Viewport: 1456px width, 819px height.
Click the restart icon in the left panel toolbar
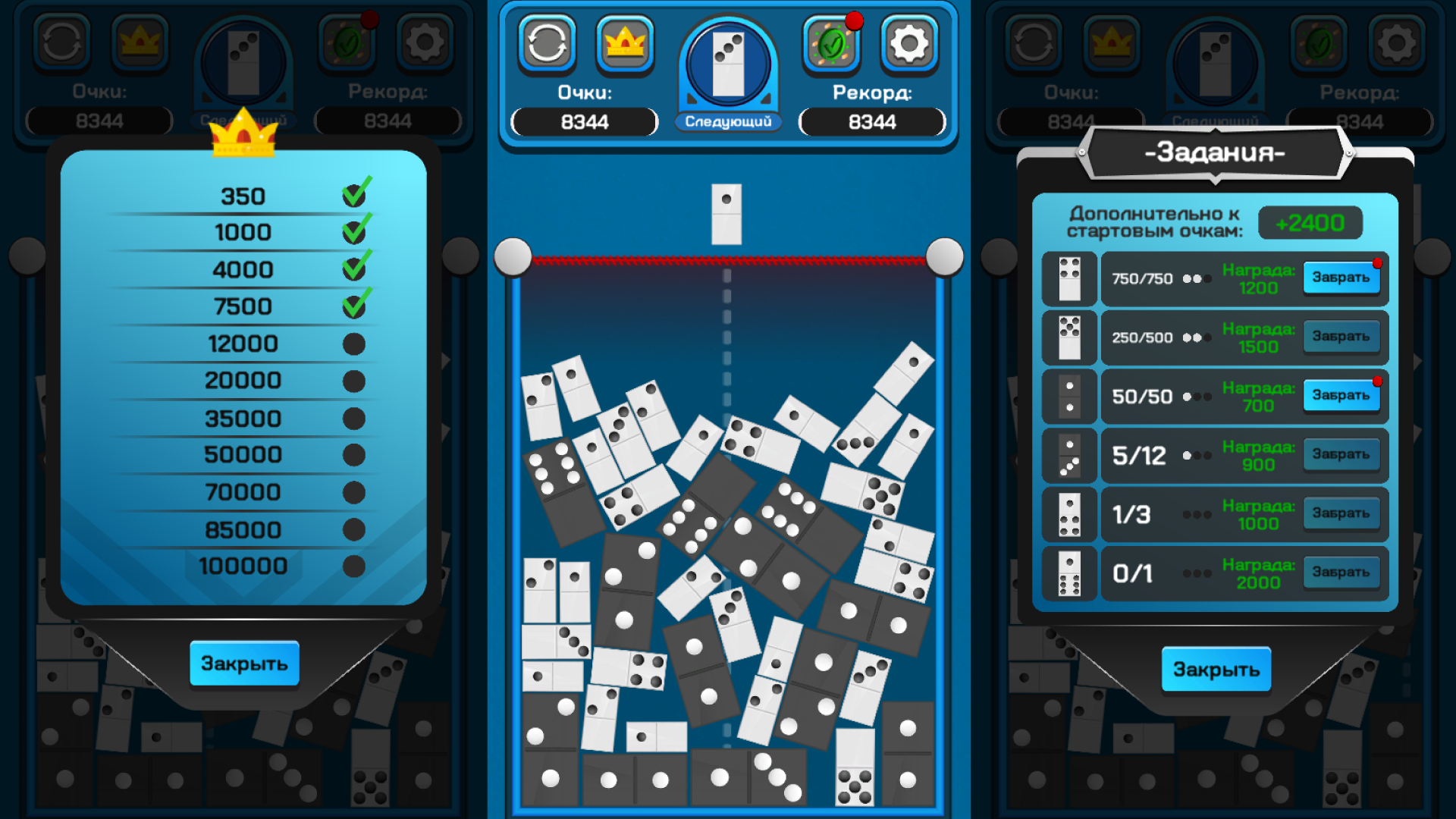point(64,43)
